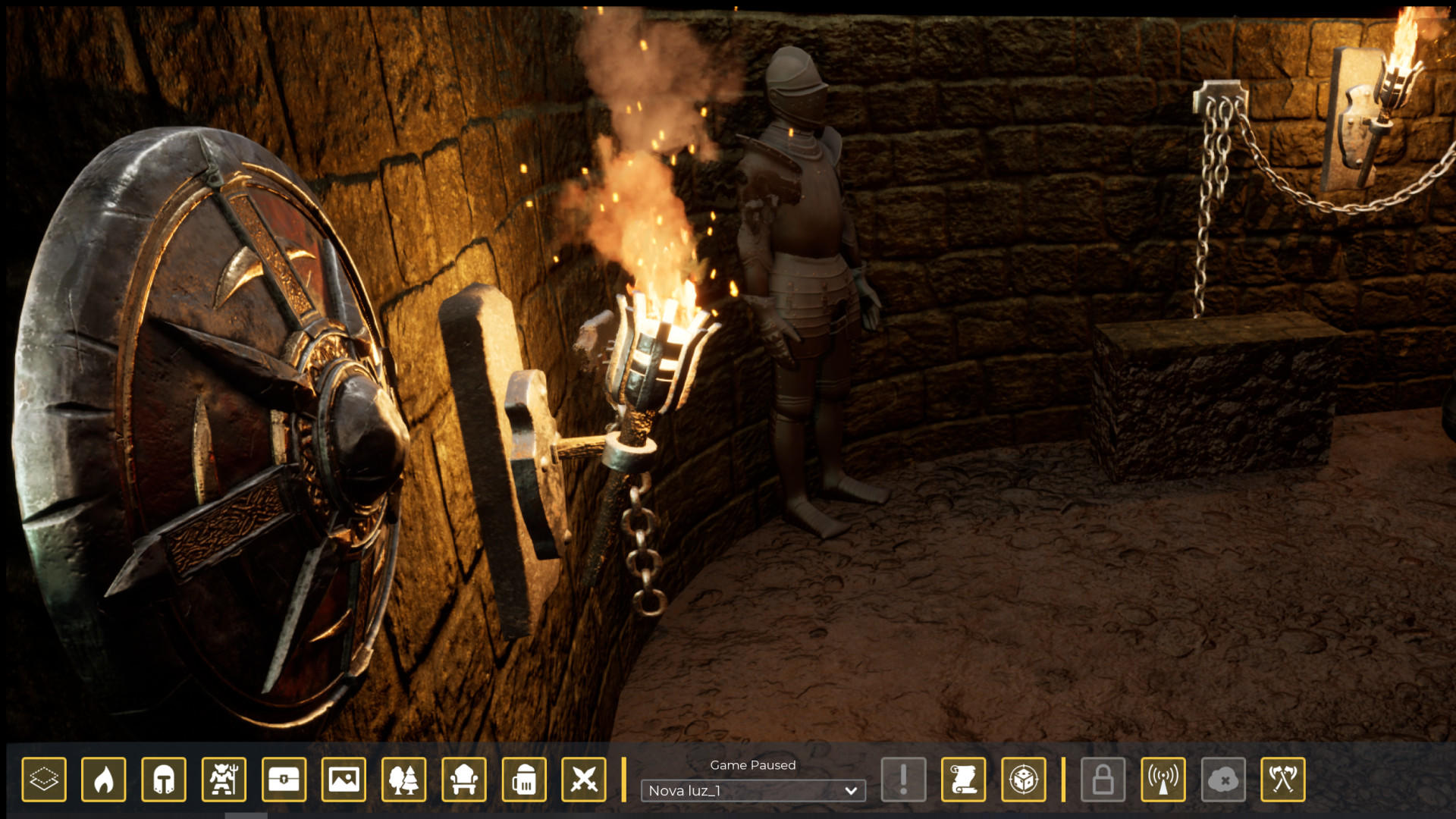
Task: Click the greyed exclamation mark button
Action: (x=903, y=779)
